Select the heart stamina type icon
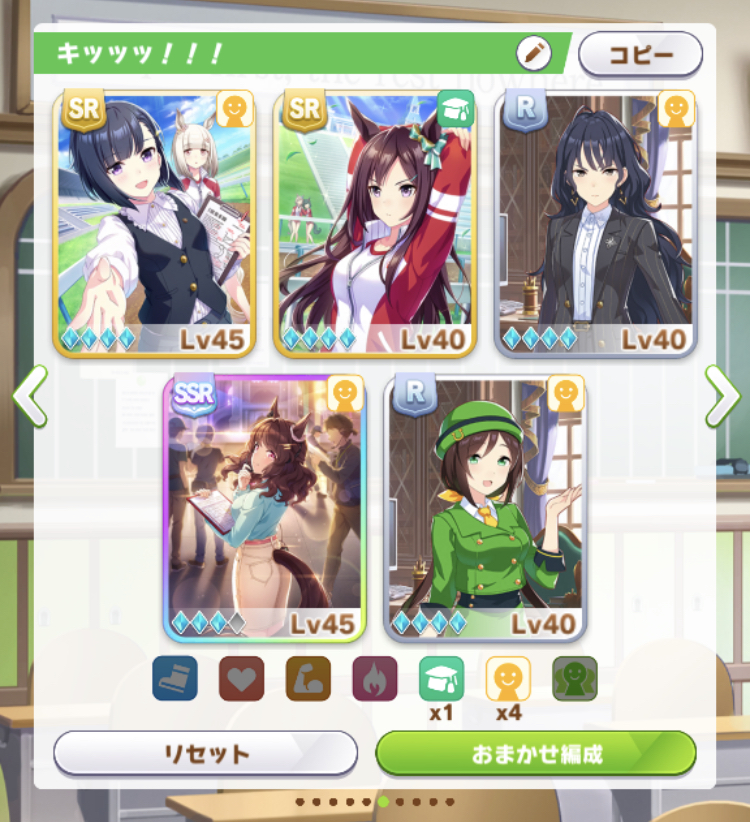Image resolution: width=750 pixels, height=822 pixels. coord(241,678)
